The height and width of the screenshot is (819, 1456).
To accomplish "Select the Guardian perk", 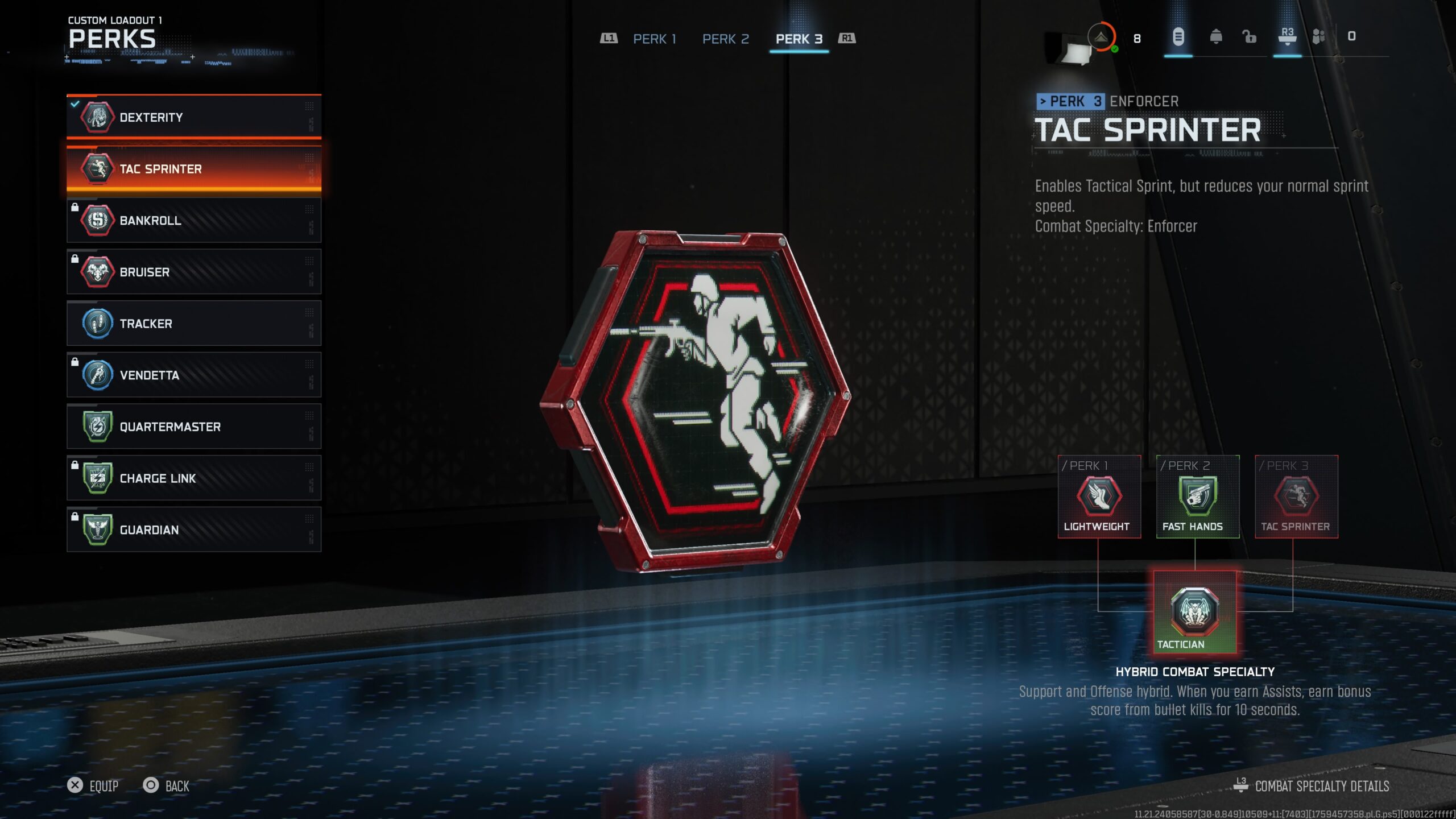I will (x=193, y=530).
